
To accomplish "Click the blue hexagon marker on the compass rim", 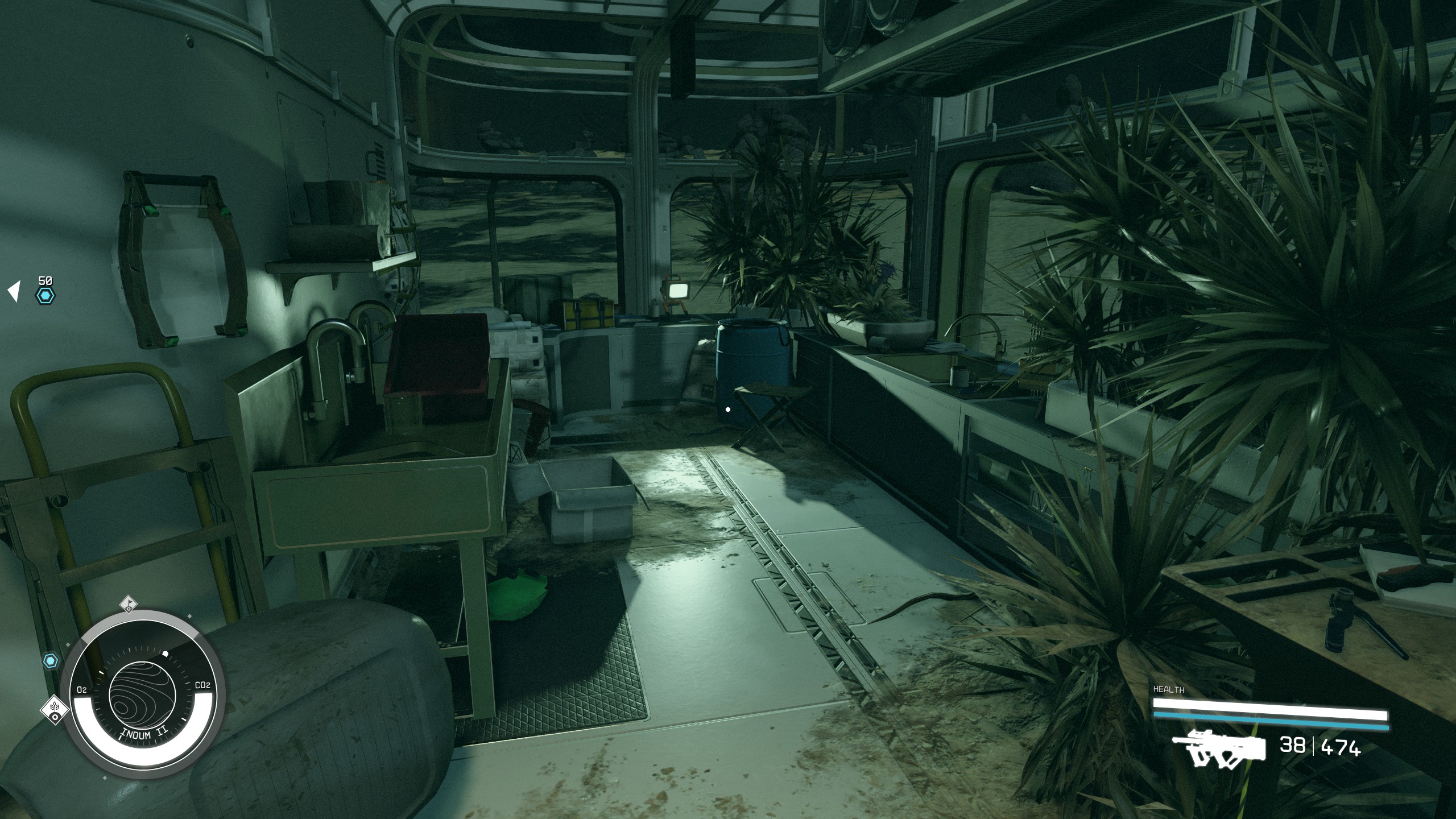I will [51, 661].
